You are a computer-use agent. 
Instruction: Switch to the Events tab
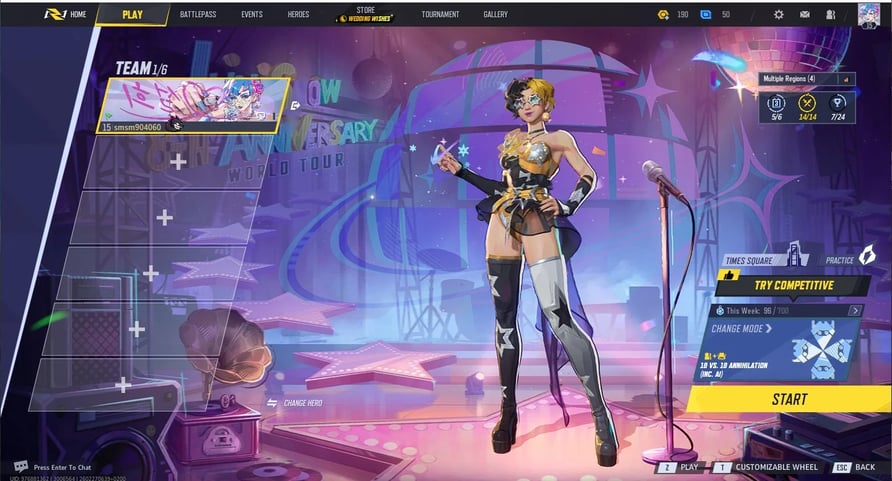pos(252,15)
